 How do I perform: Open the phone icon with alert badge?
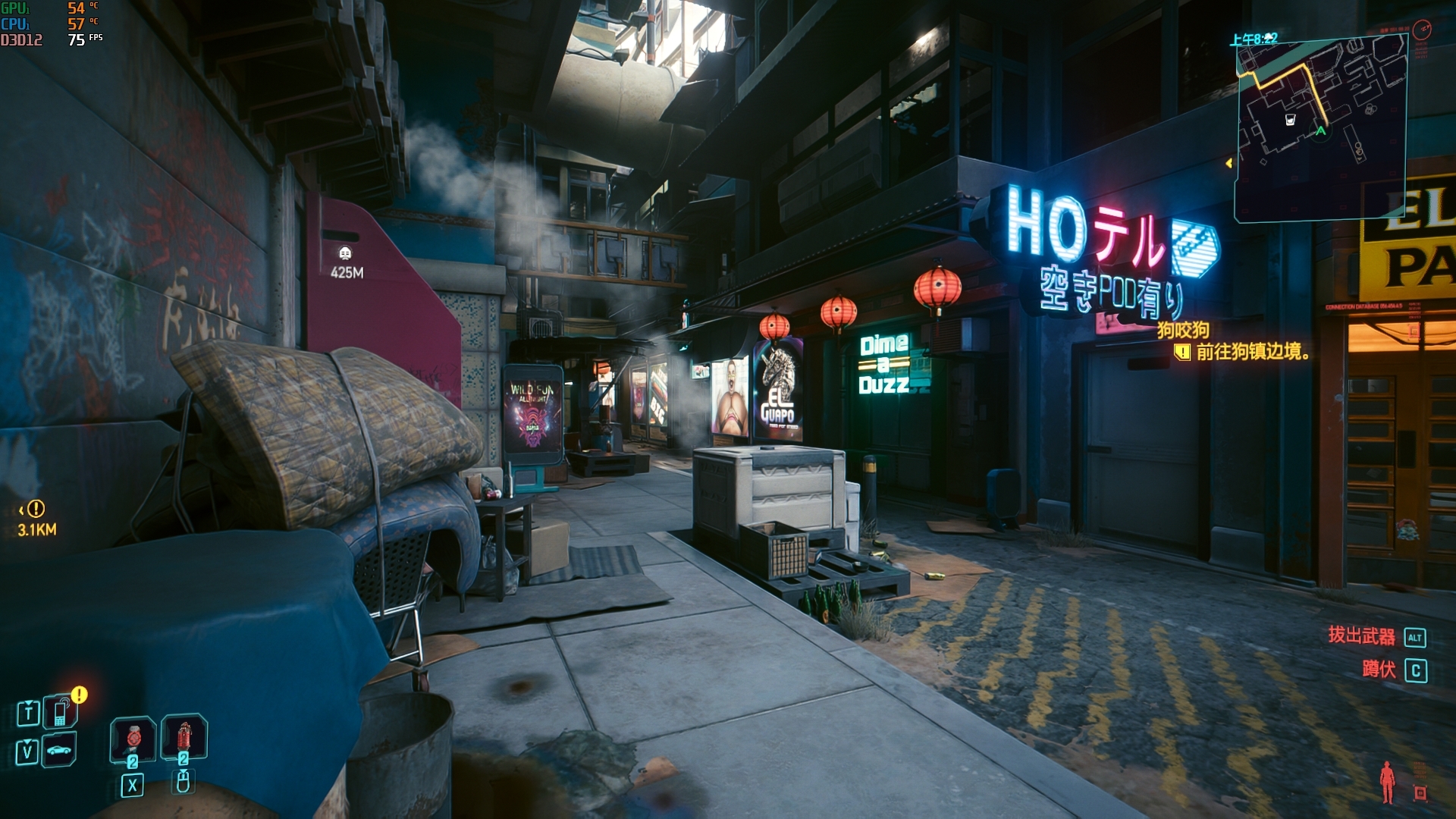coord(61,712)
